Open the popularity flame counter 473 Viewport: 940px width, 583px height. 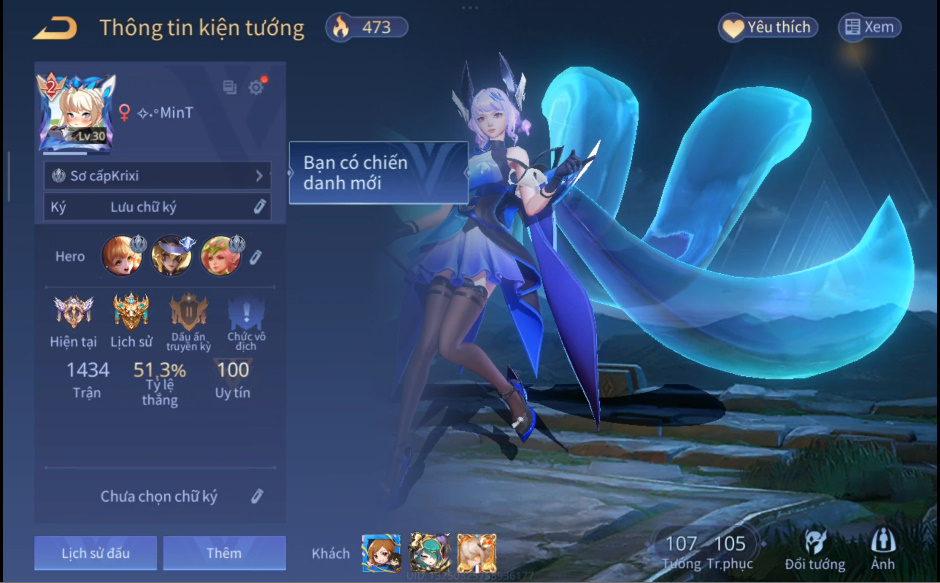point(366,28)
